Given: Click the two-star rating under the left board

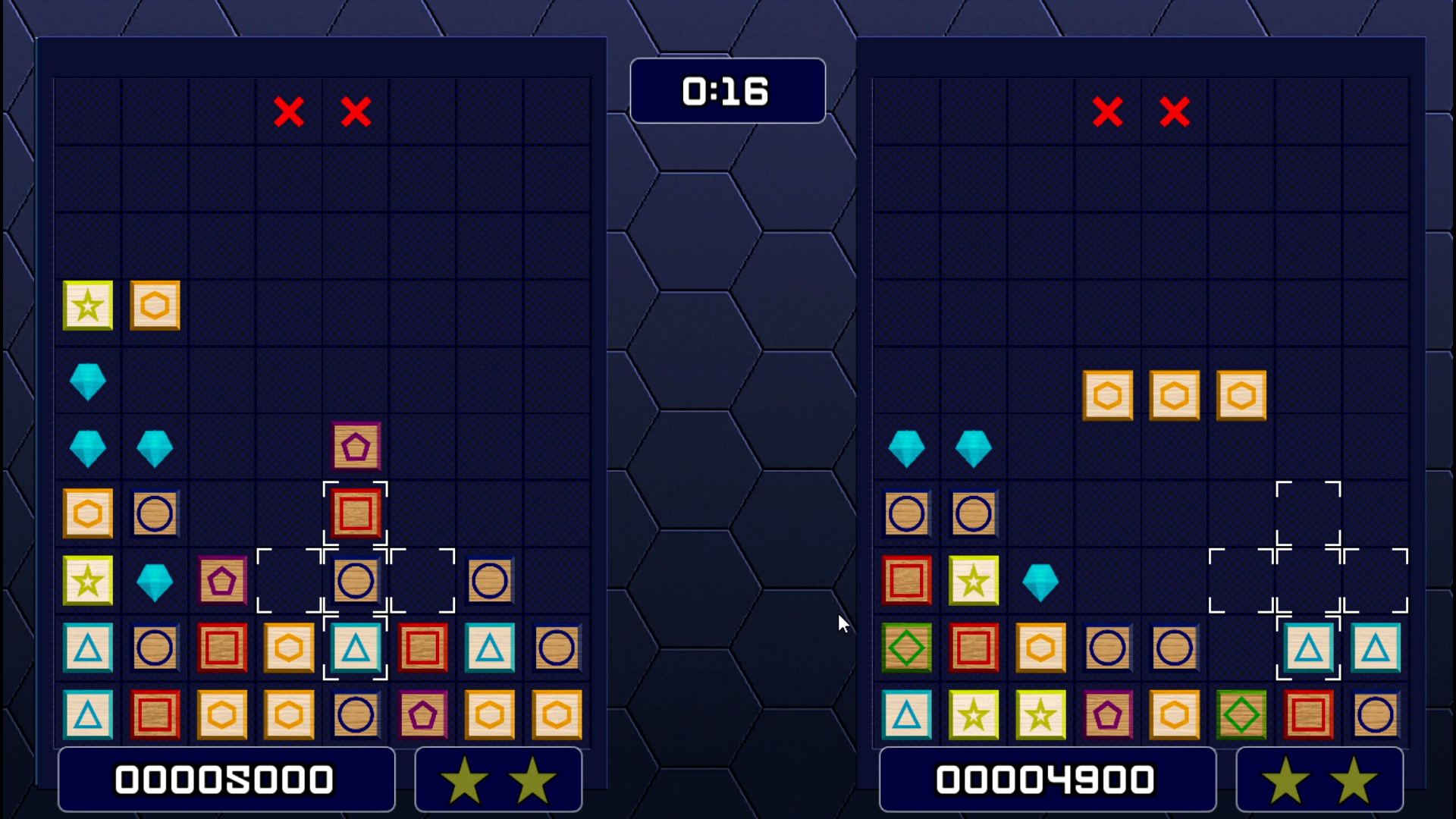Looking at the screenshot, I should click(498, 778).
